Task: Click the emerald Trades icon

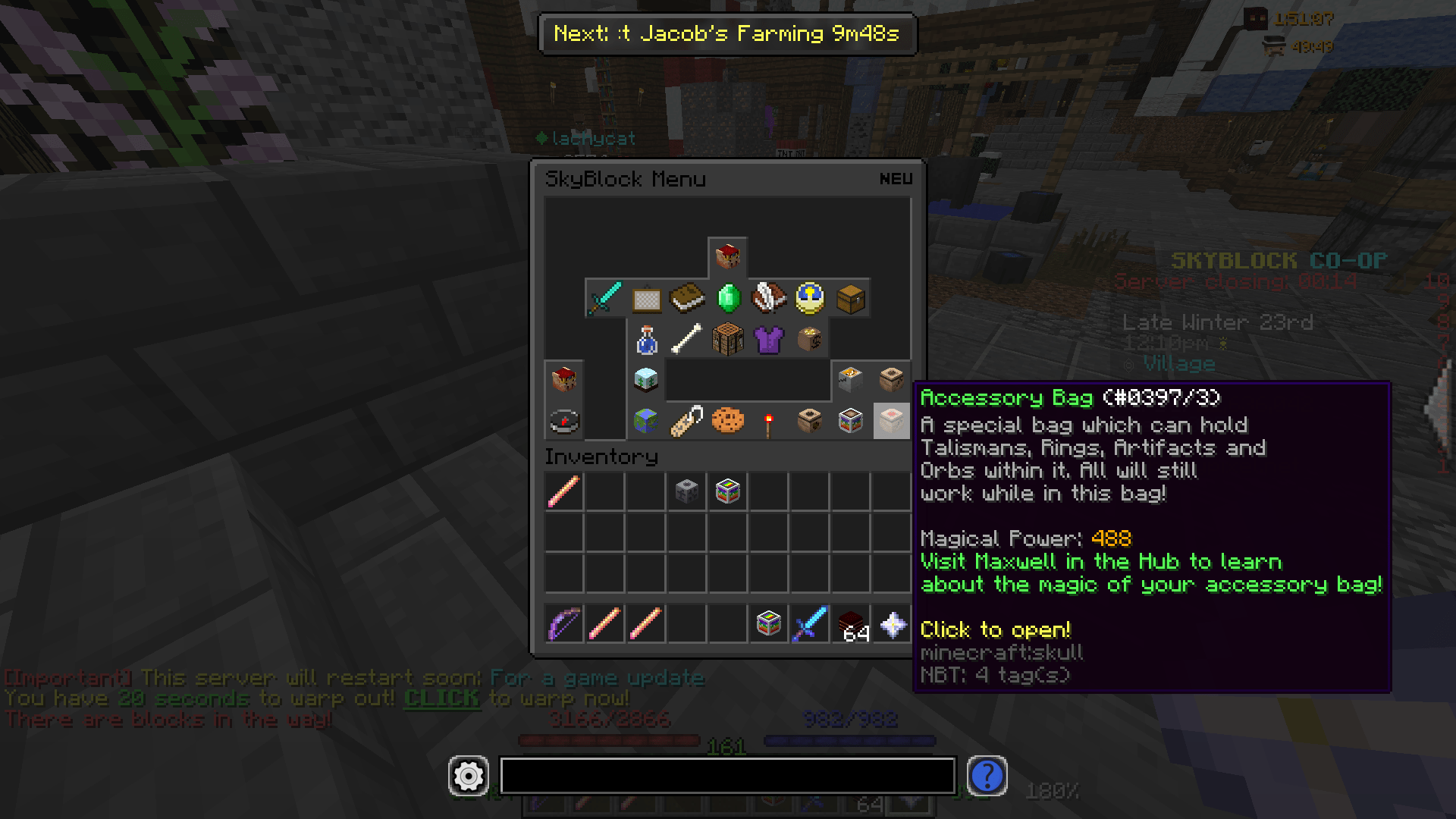Action: pos(727,298)
